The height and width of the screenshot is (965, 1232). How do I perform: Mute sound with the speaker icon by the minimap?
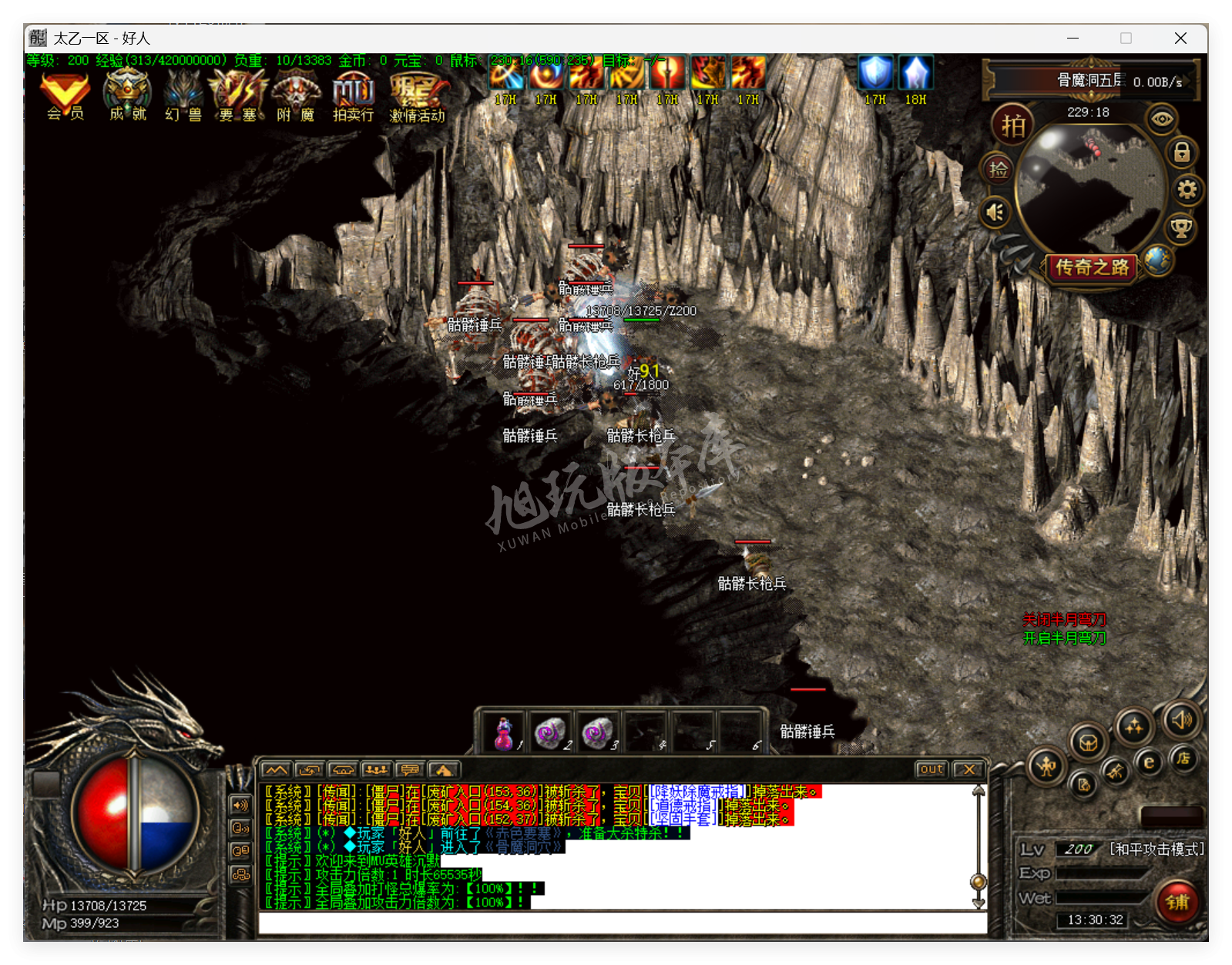[x=995, y=212]
